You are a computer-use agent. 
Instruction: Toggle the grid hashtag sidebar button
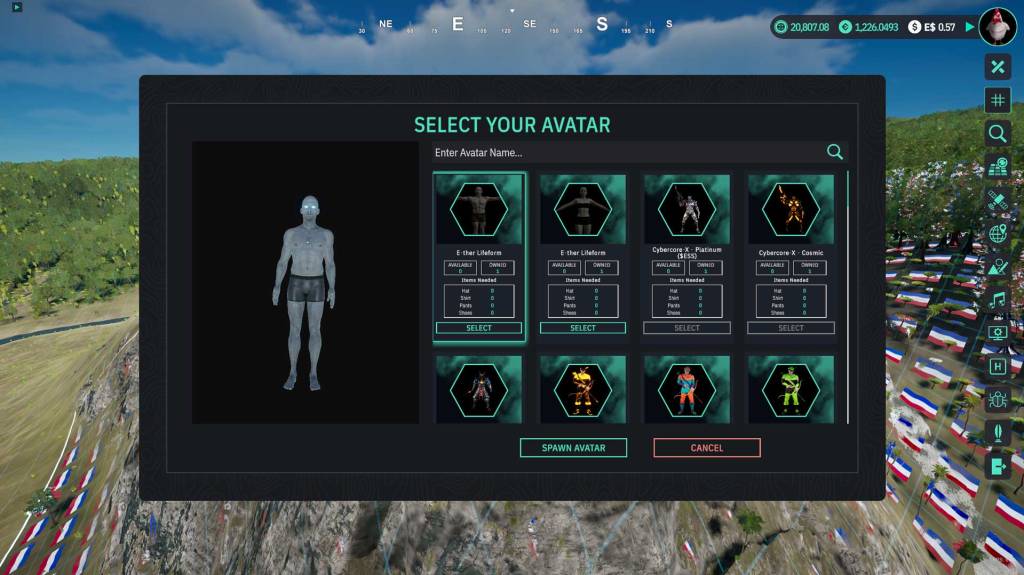(x=997, y=100)
